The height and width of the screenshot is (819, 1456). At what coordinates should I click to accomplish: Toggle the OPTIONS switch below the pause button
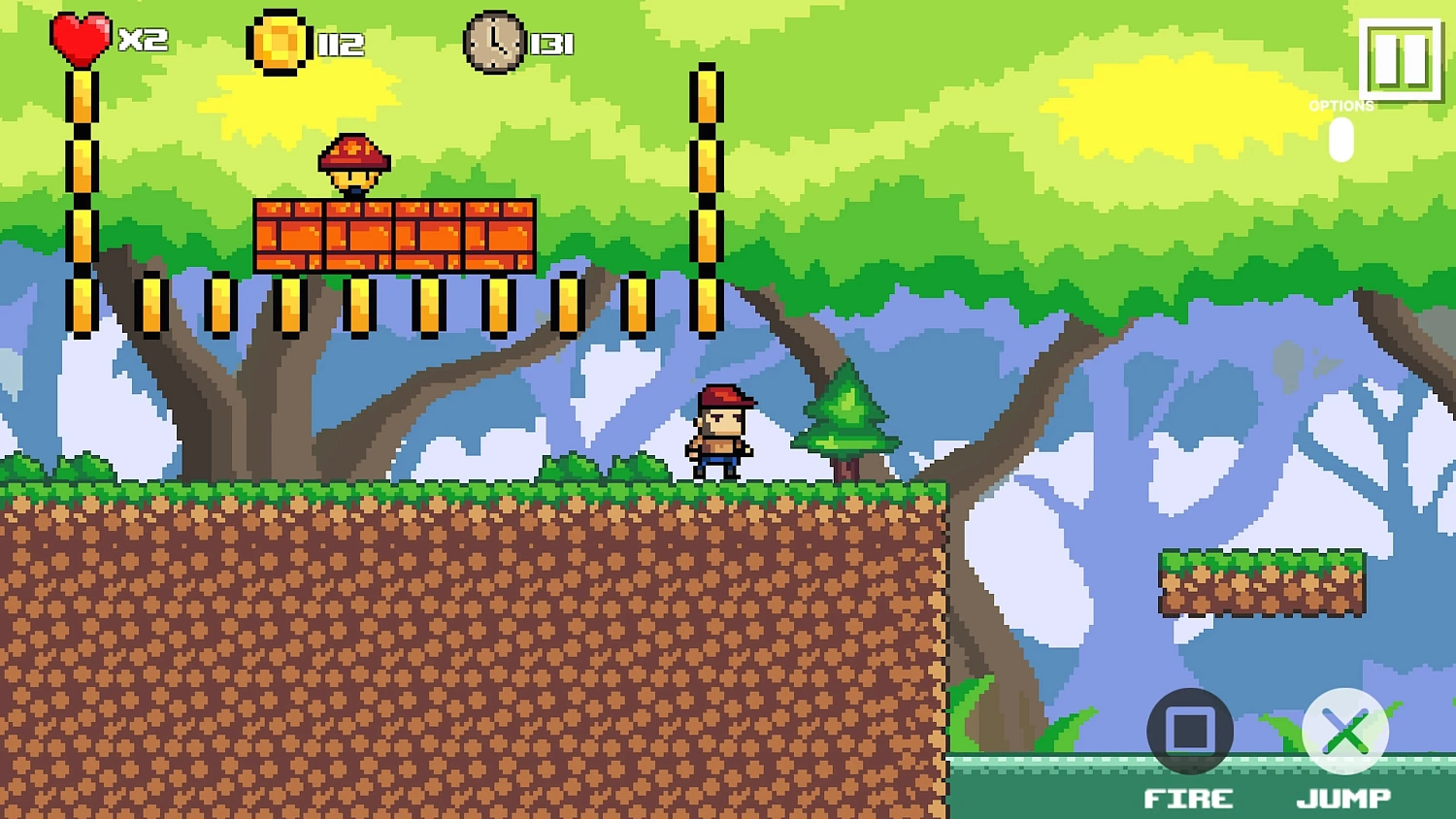(1341, 141)
